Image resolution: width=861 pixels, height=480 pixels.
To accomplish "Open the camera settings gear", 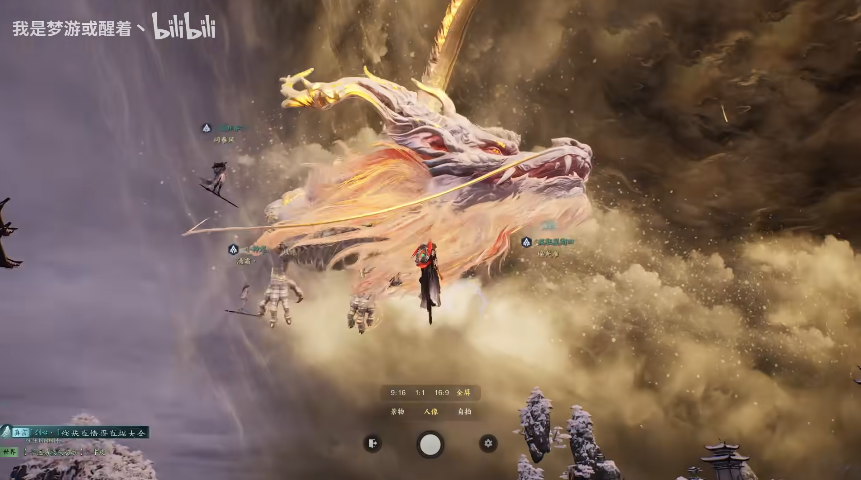I will (x=488, y=443).
